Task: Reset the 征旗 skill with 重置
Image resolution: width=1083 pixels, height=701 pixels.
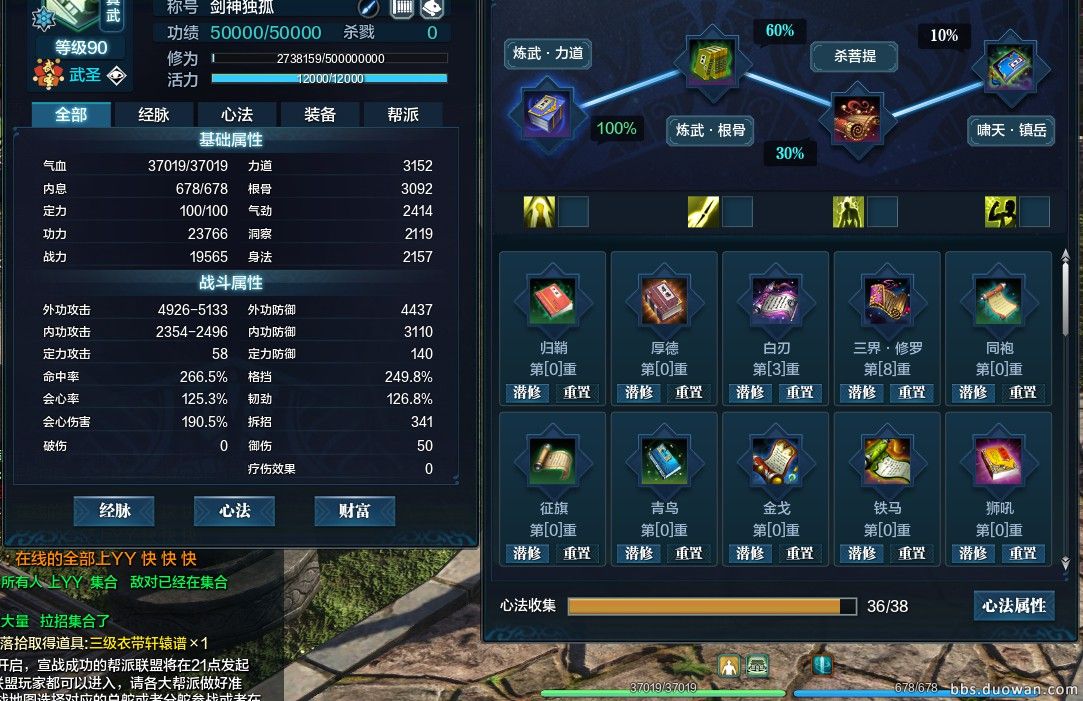Action: (x=577, y=553)
